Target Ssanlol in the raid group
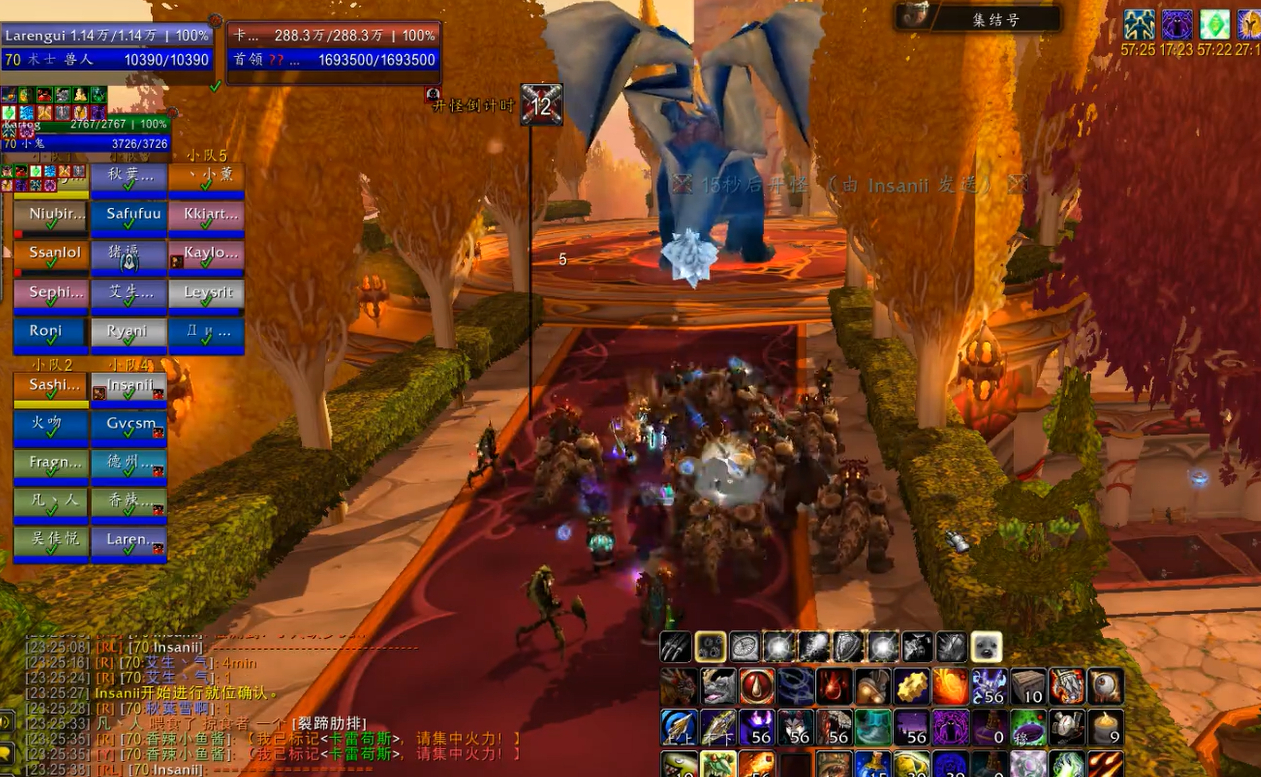This screenshot has width=1261, height=777. pyautogui.click(x=51, y=255)
